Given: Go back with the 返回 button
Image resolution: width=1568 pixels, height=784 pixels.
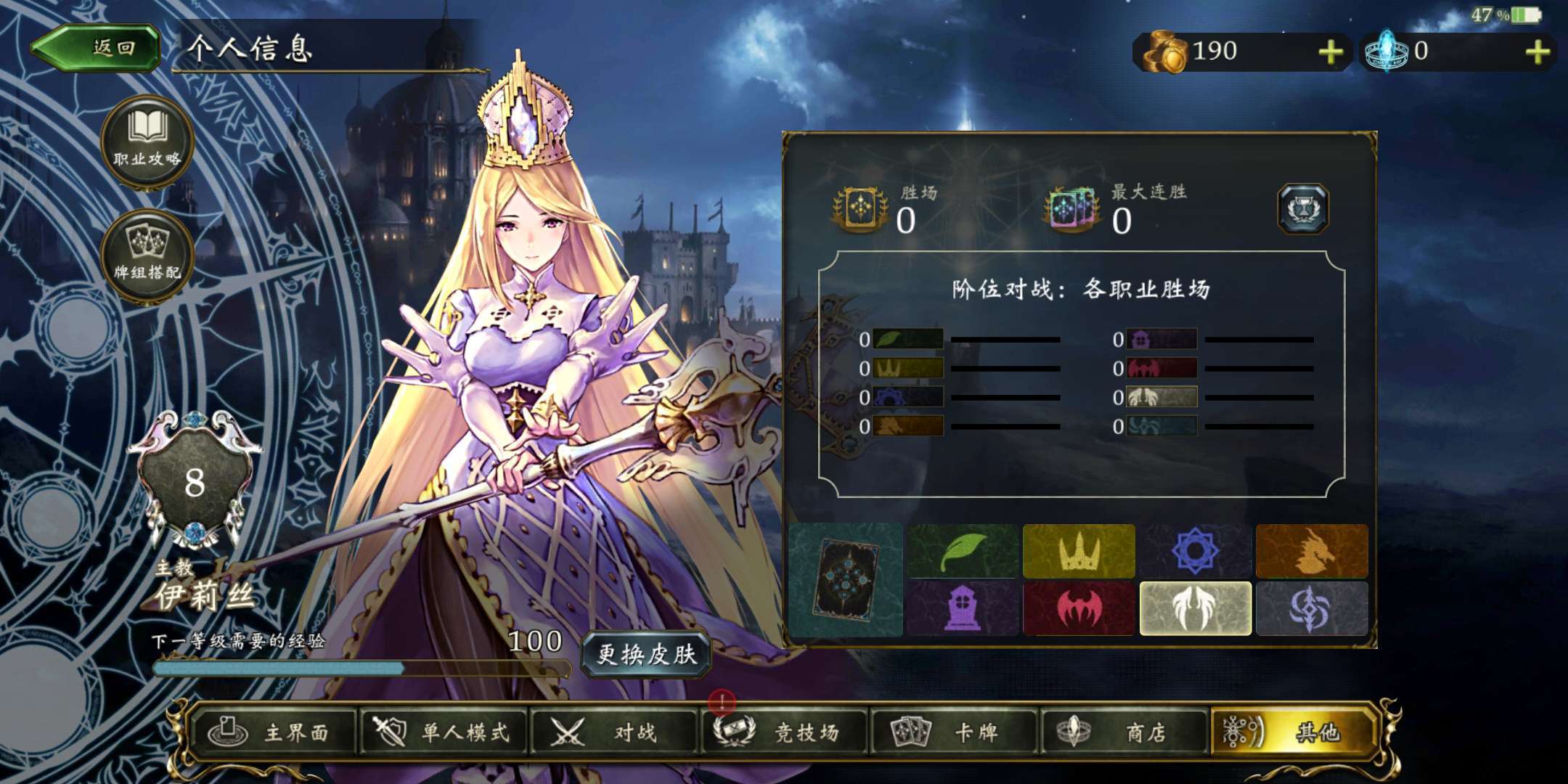Looking at the screenshot, I should click(96, 49).
